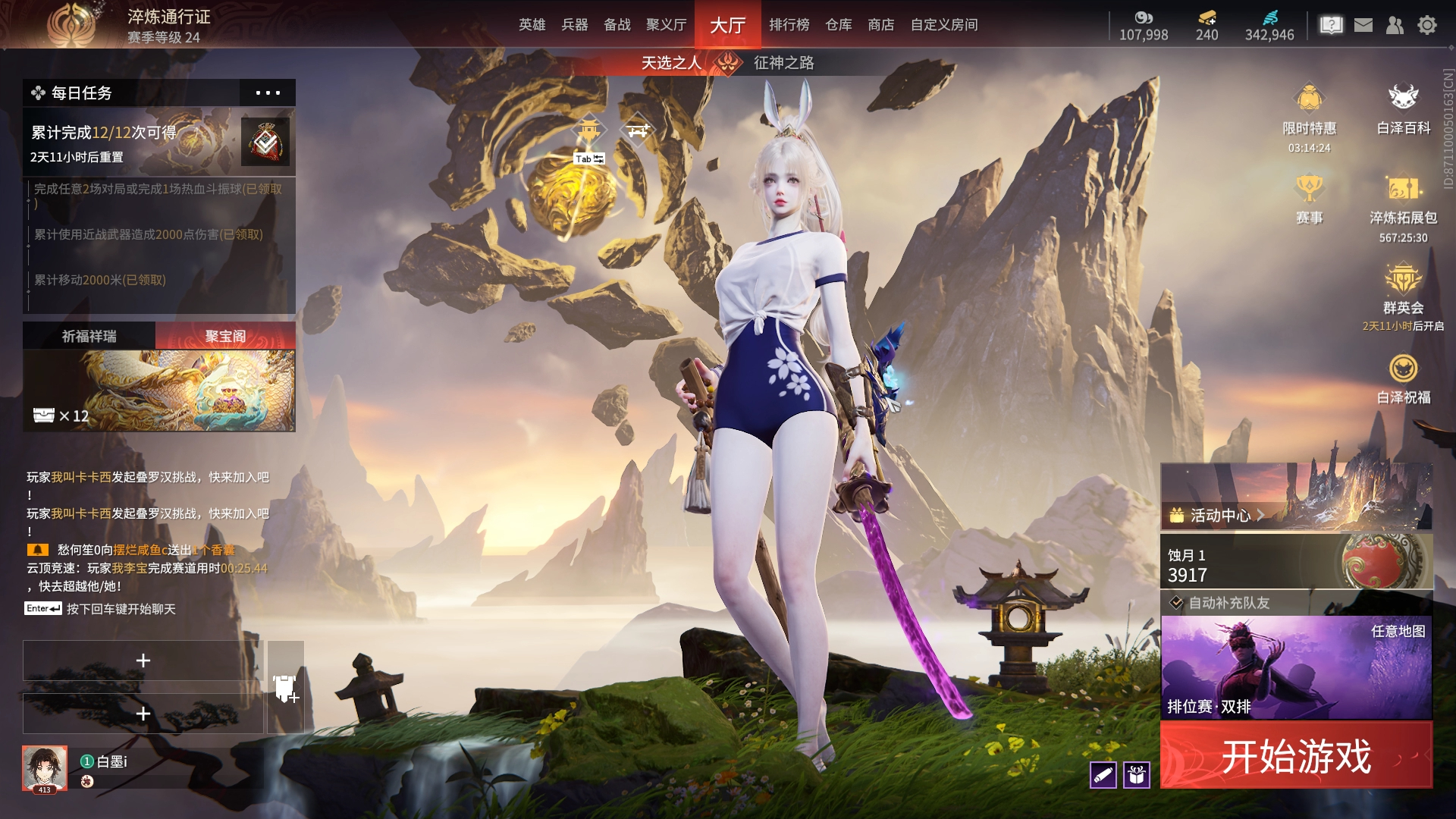The image size is (1456, 819).
Task: Switch to the 祈福祥瑞 tab
Action: pyautogui.click(x=89, y=336)
